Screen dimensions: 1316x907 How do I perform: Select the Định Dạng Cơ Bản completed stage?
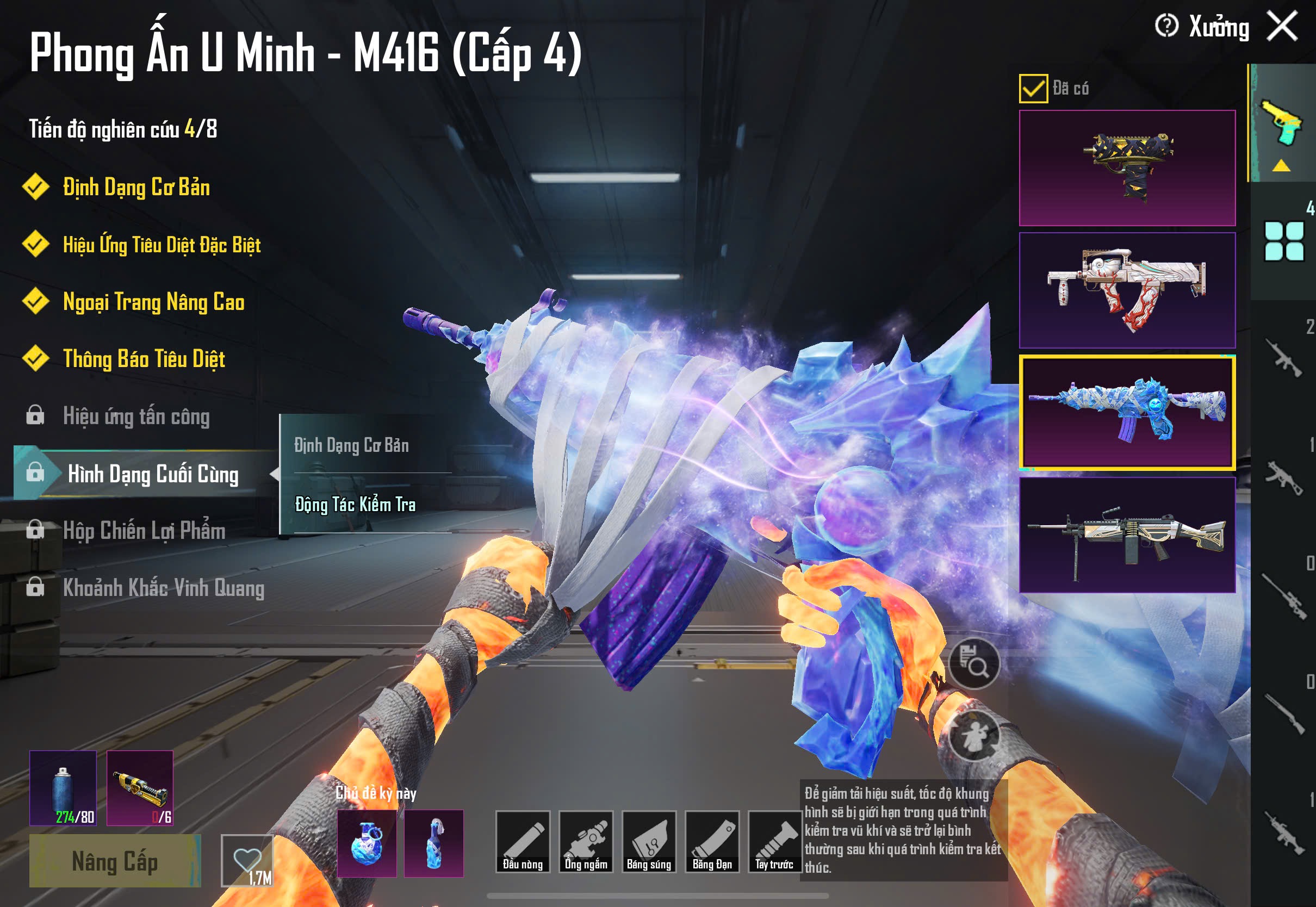pos(136,187)
